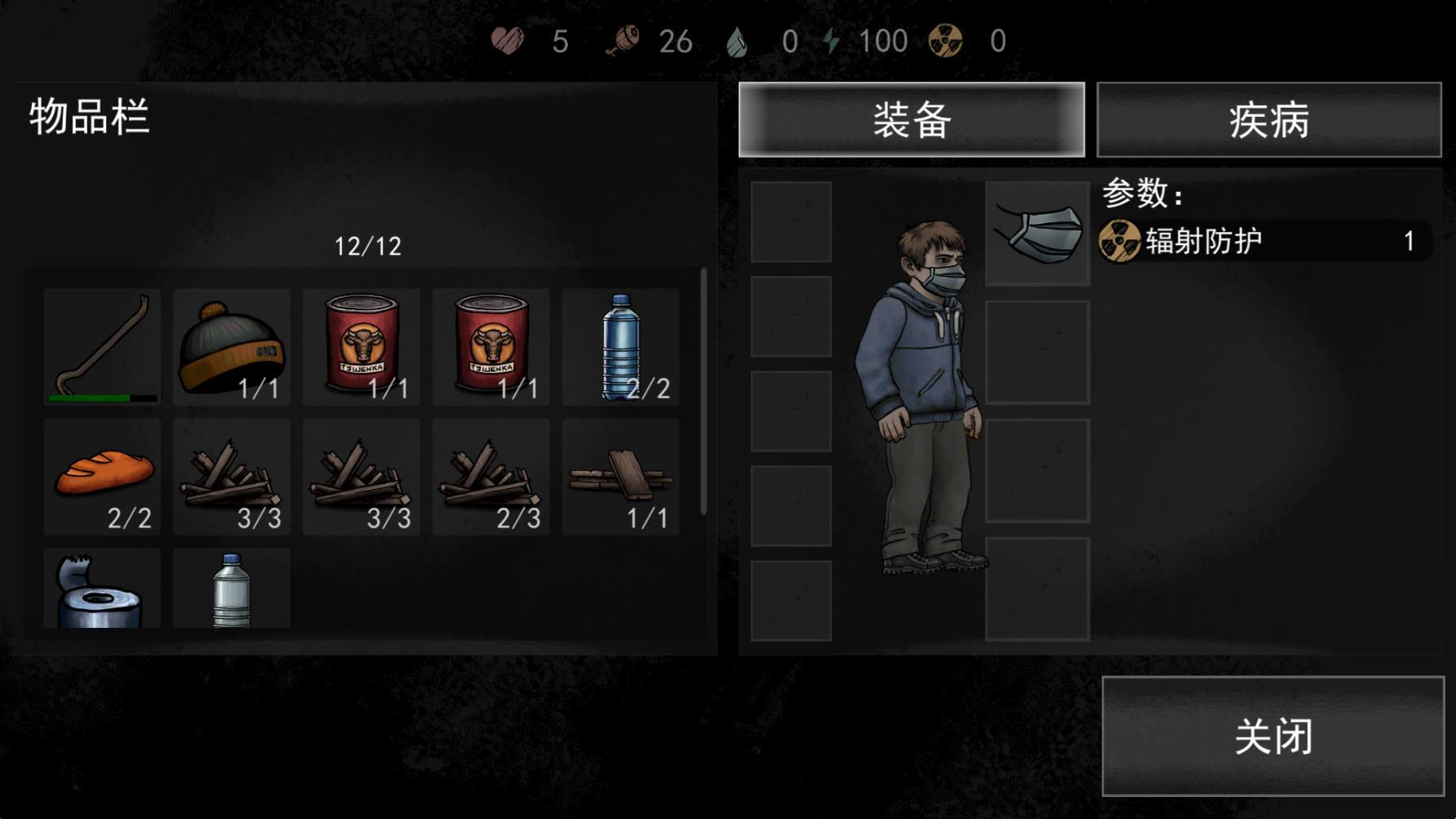Select the blue water bottle slot

621,346
